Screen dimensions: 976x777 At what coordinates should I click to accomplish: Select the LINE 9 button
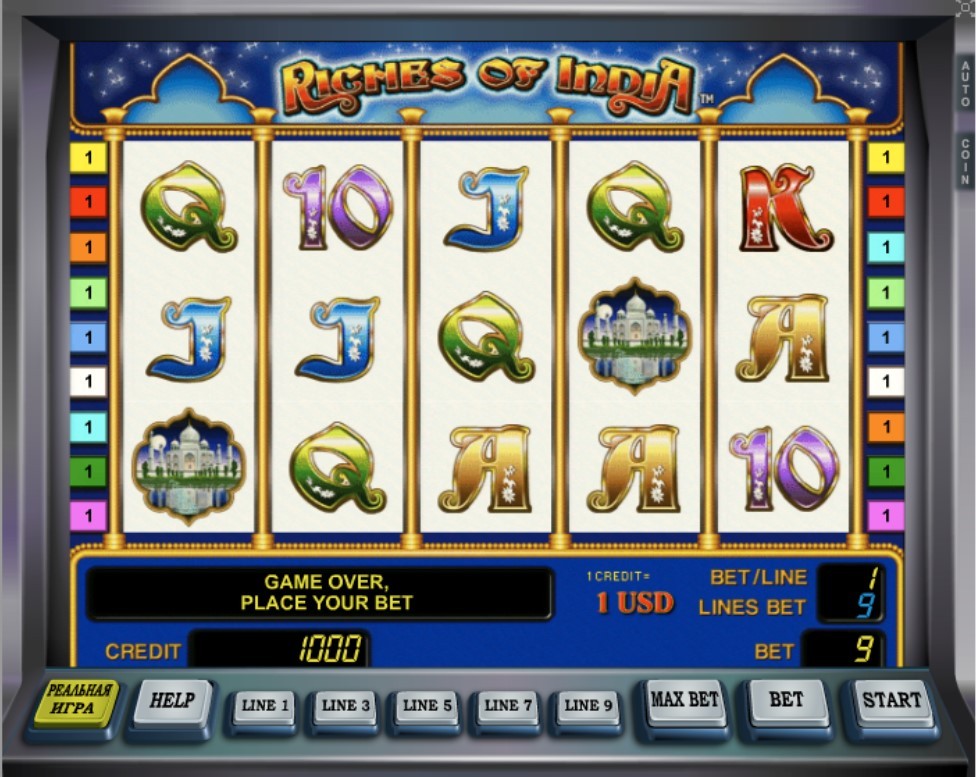[x=588, y=707]
